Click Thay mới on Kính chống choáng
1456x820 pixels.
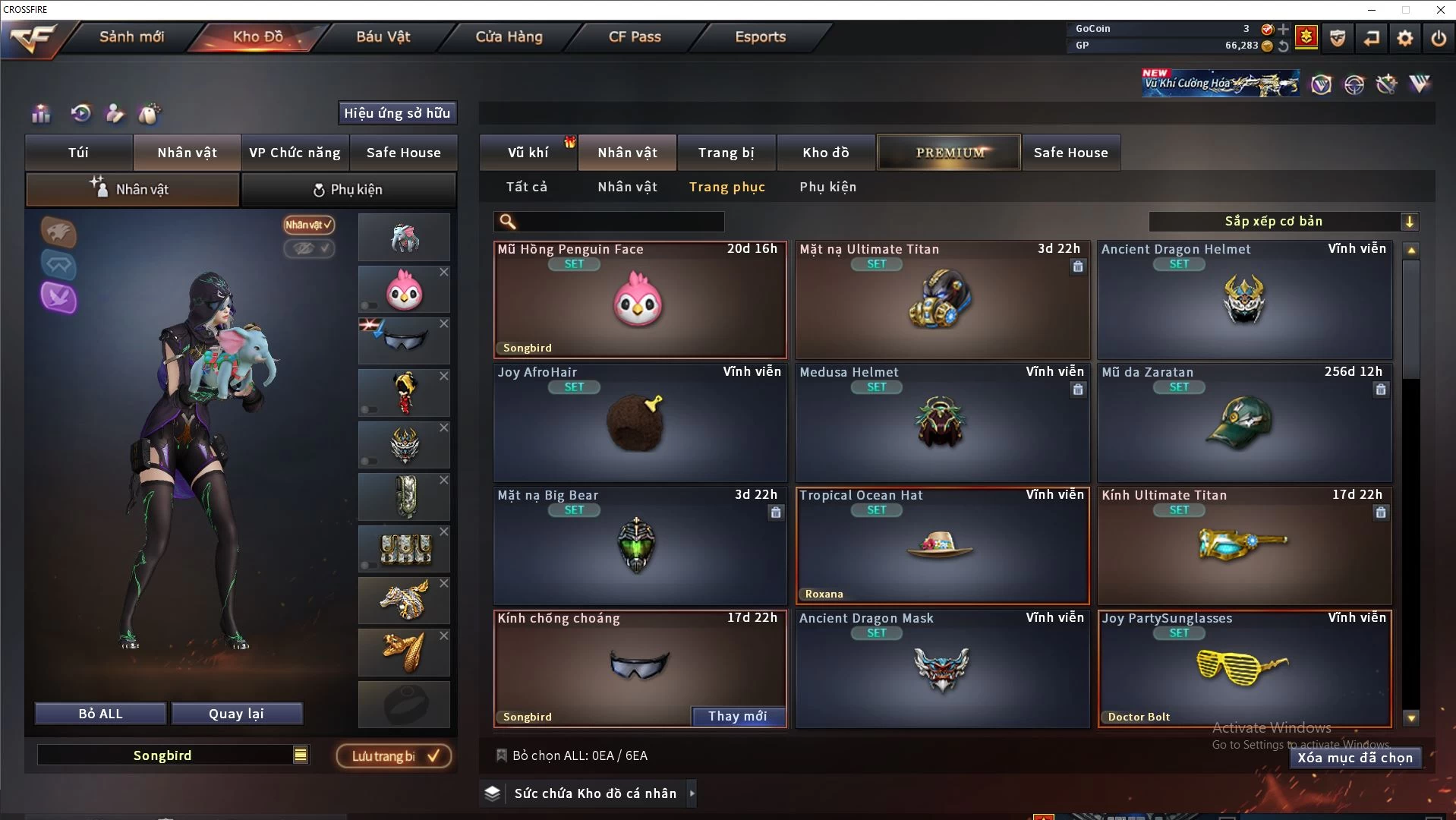click(737, 716)
